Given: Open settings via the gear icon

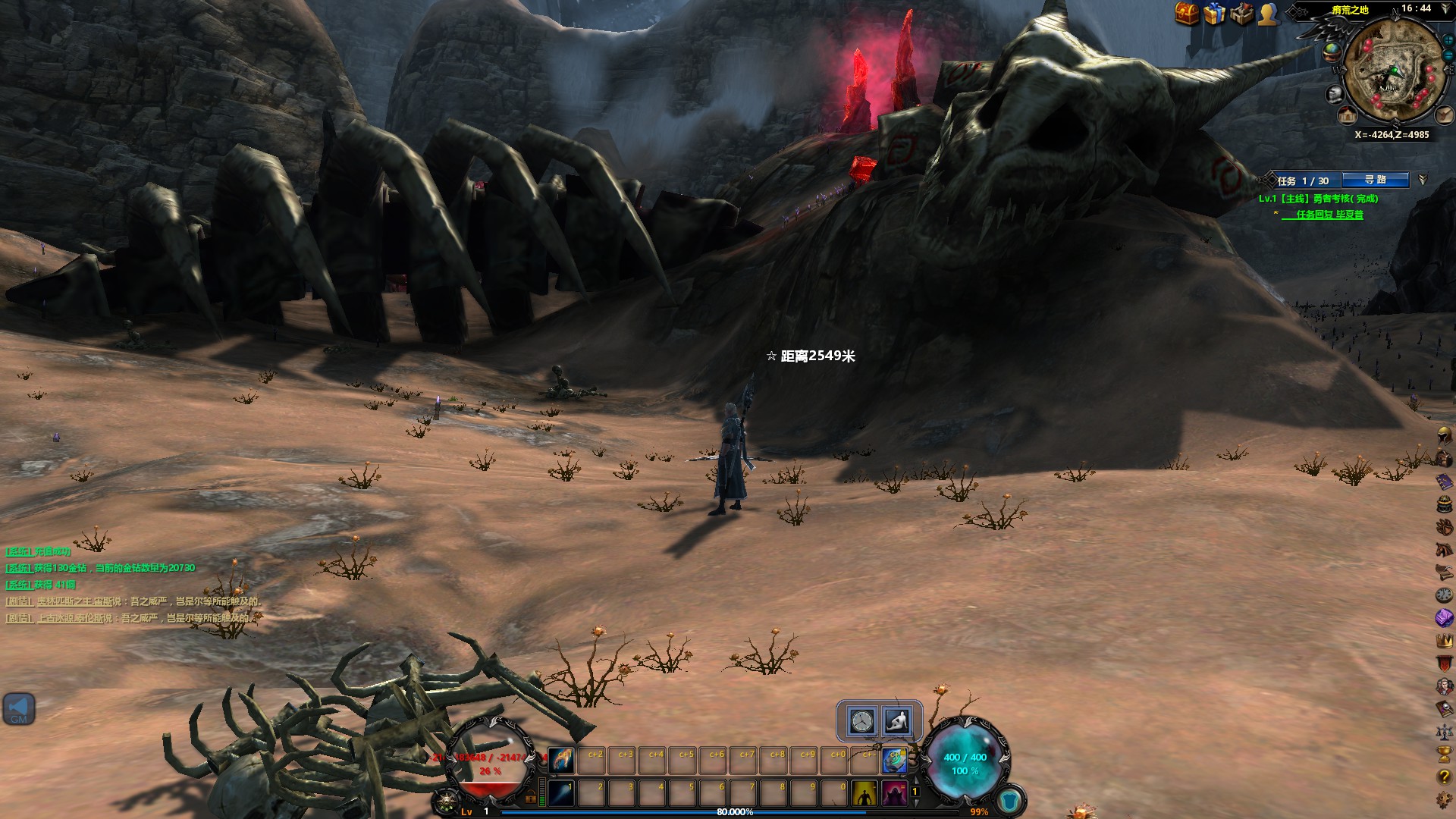Looking at the screenshot, I should click(1444, 800).
